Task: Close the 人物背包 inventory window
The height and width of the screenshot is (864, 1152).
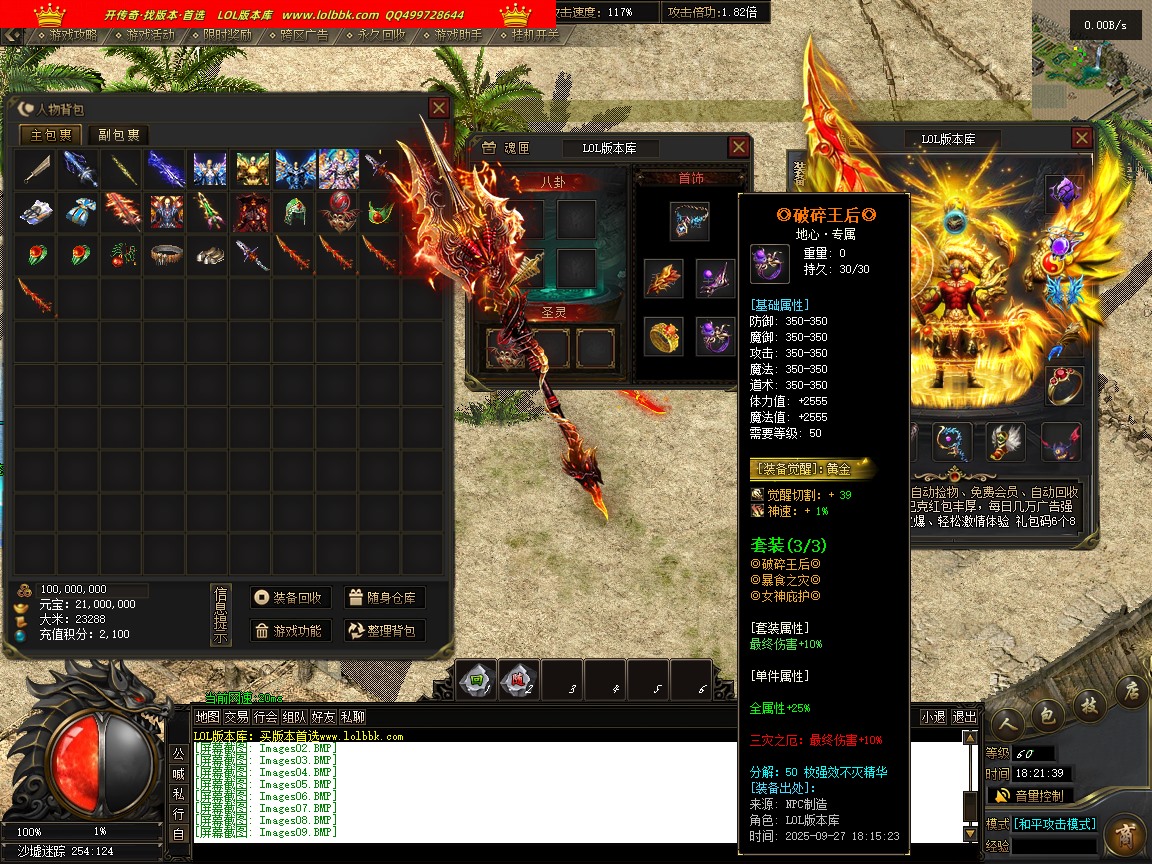Action: [x=439, y=108]
